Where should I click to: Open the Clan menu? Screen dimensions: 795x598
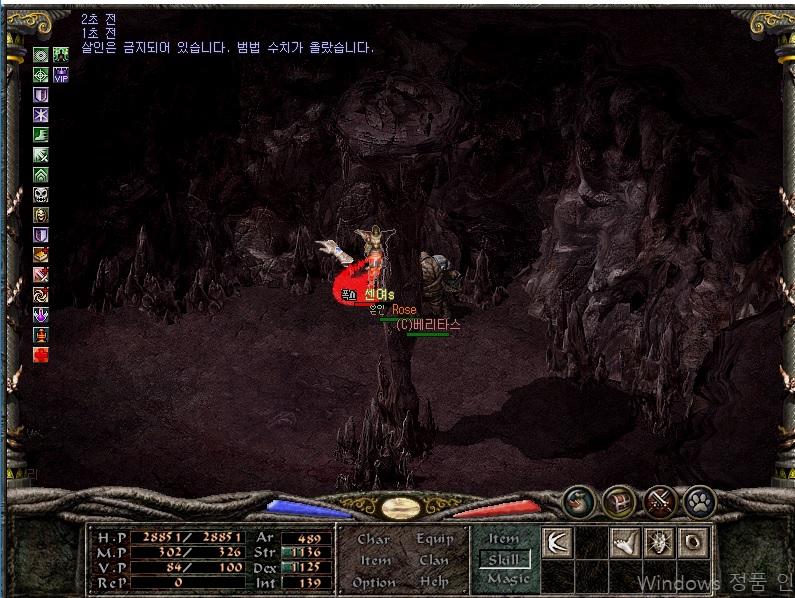coord(434,561)
